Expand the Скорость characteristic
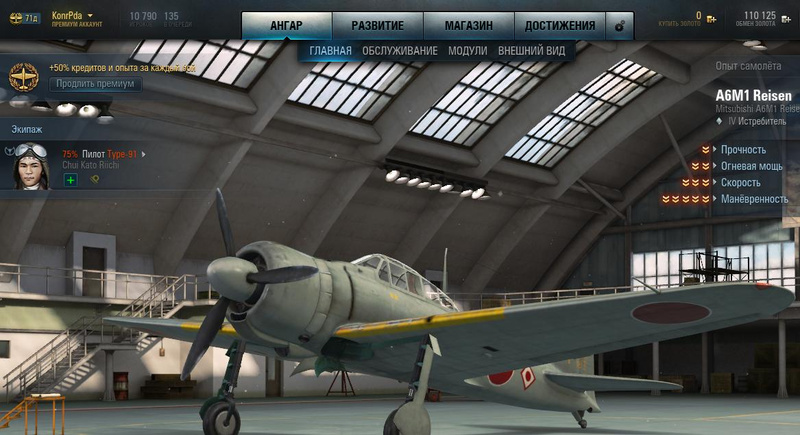The height and width of the screenshot is (435, 800). coord(740,183)
